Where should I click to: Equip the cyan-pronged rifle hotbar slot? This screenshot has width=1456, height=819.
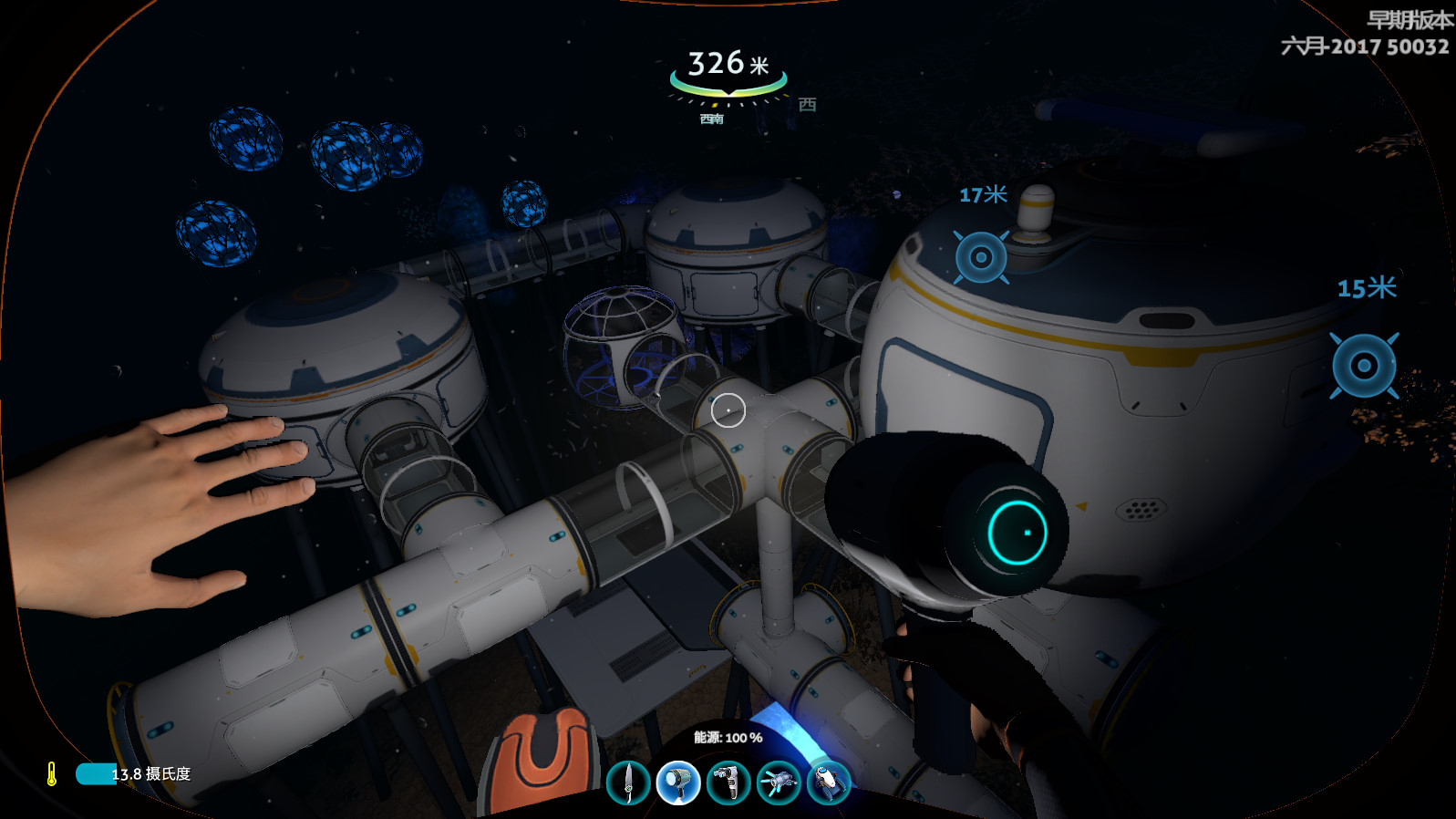778,783
